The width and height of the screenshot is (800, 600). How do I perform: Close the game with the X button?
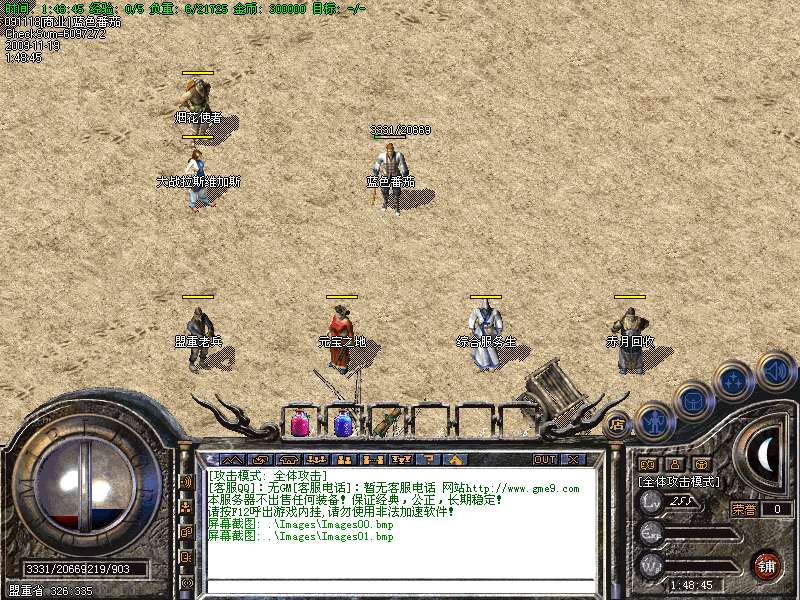pos(573,460)
